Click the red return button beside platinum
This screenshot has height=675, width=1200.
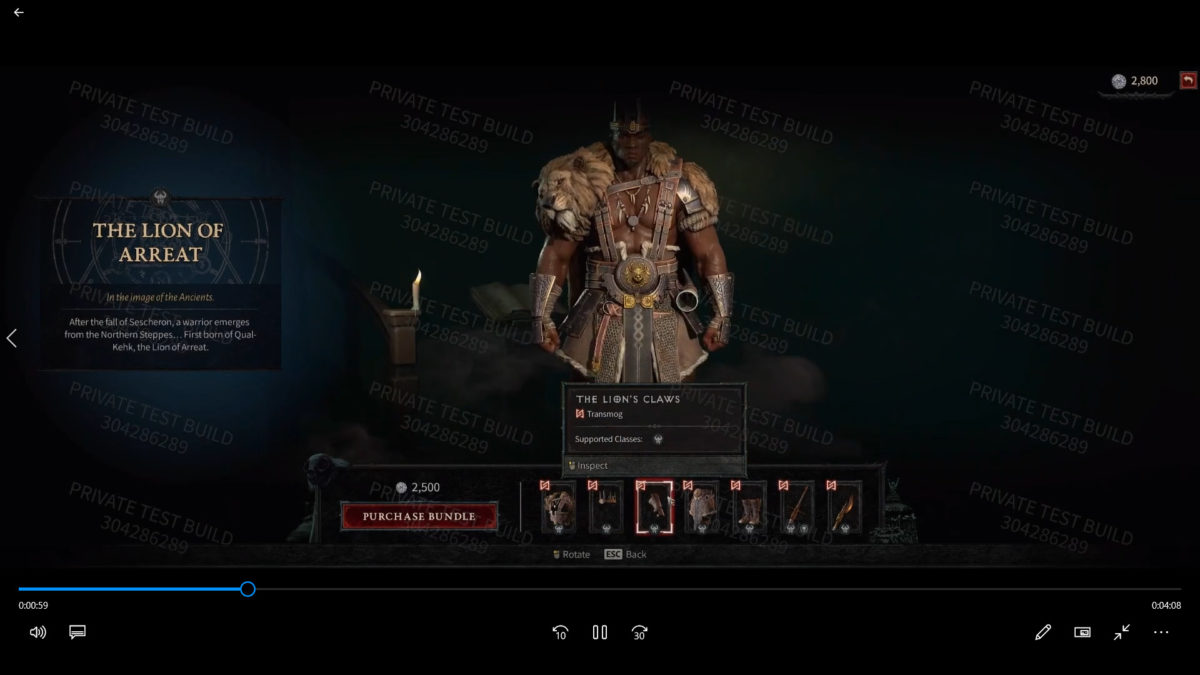tap(1188, 81)
